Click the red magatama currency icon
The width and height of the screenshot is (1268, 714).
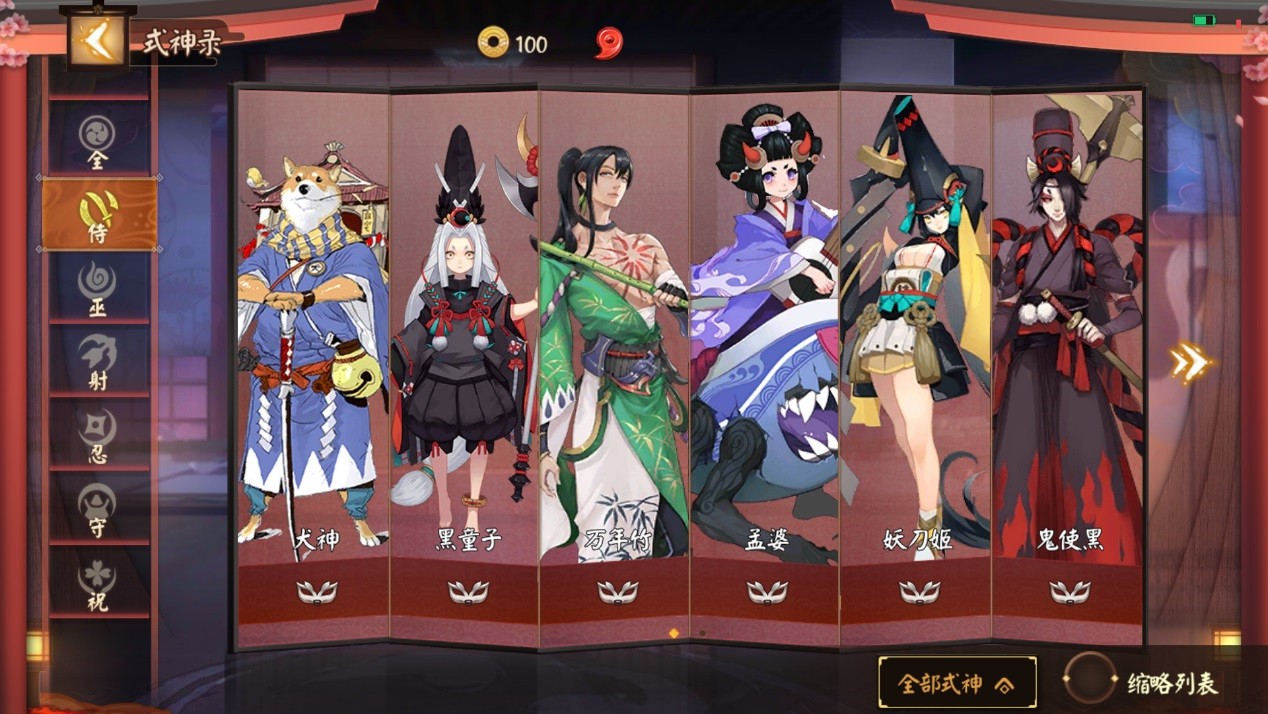pos(608,43)
